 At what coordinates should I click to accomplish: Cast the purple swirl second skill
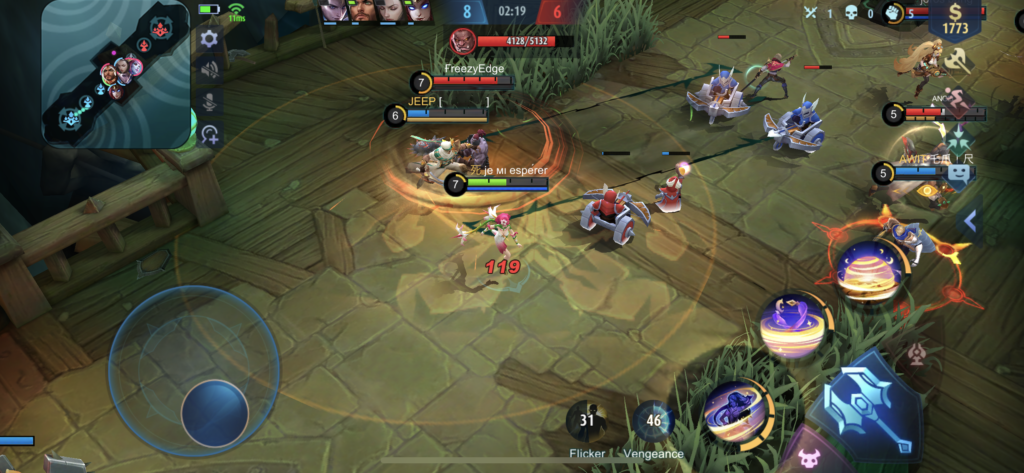click(x=791, y=326)
